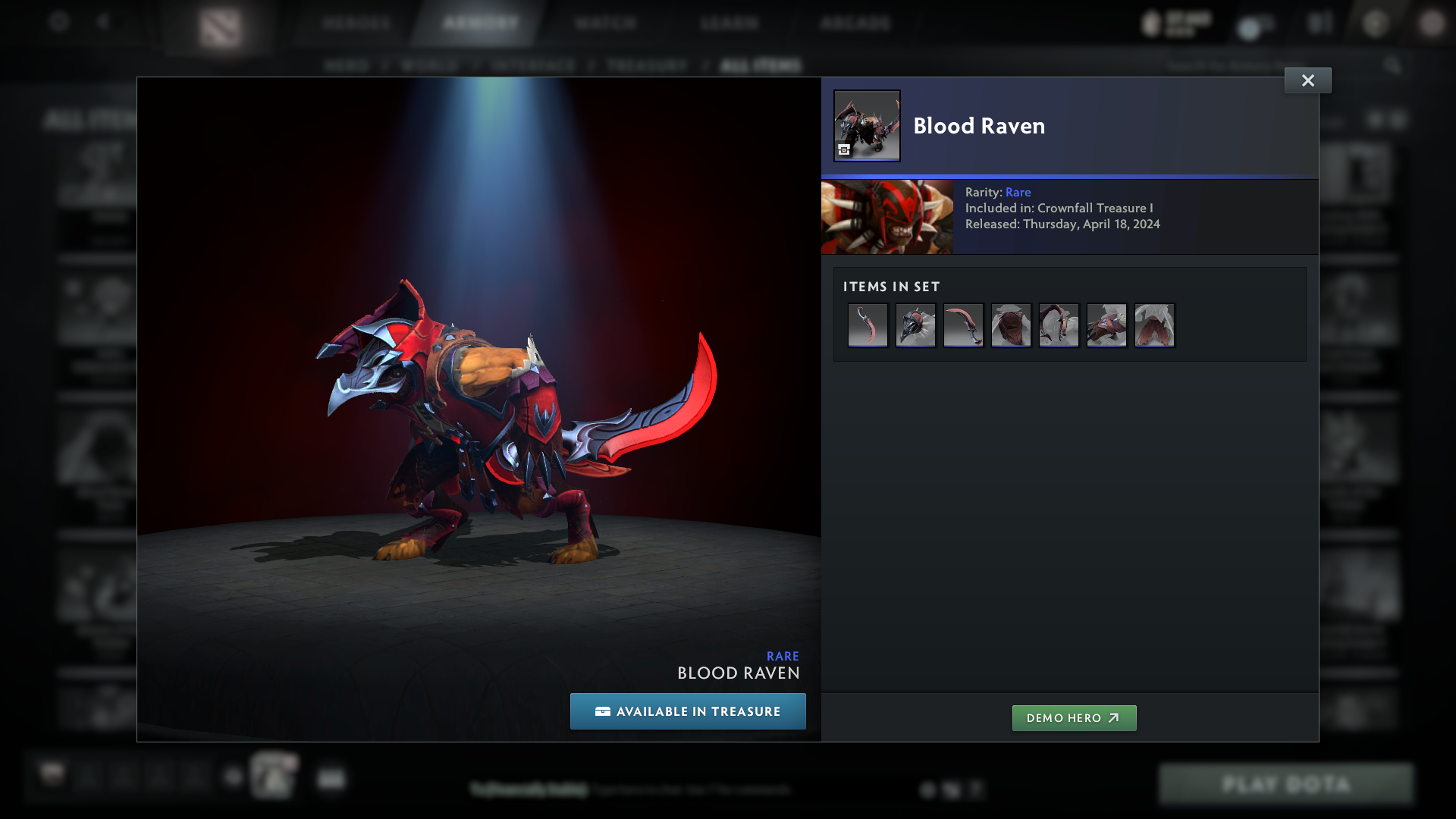
Task: Select the curved sword icon in Items in Set
Action: [x=868, y=325]
